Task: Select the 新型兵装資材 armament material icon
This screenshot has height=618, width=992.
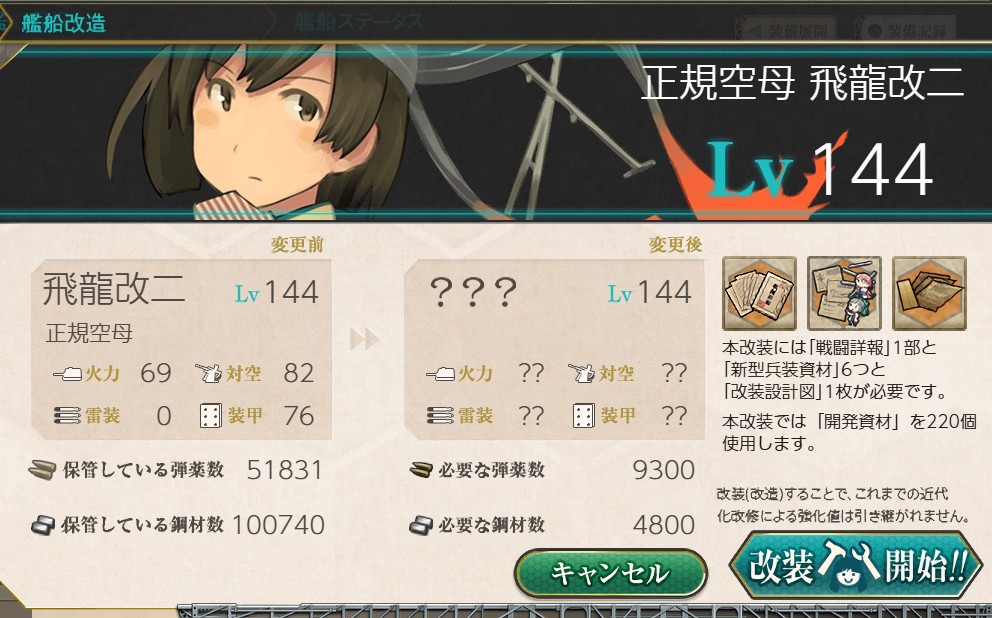Action: 844,294
